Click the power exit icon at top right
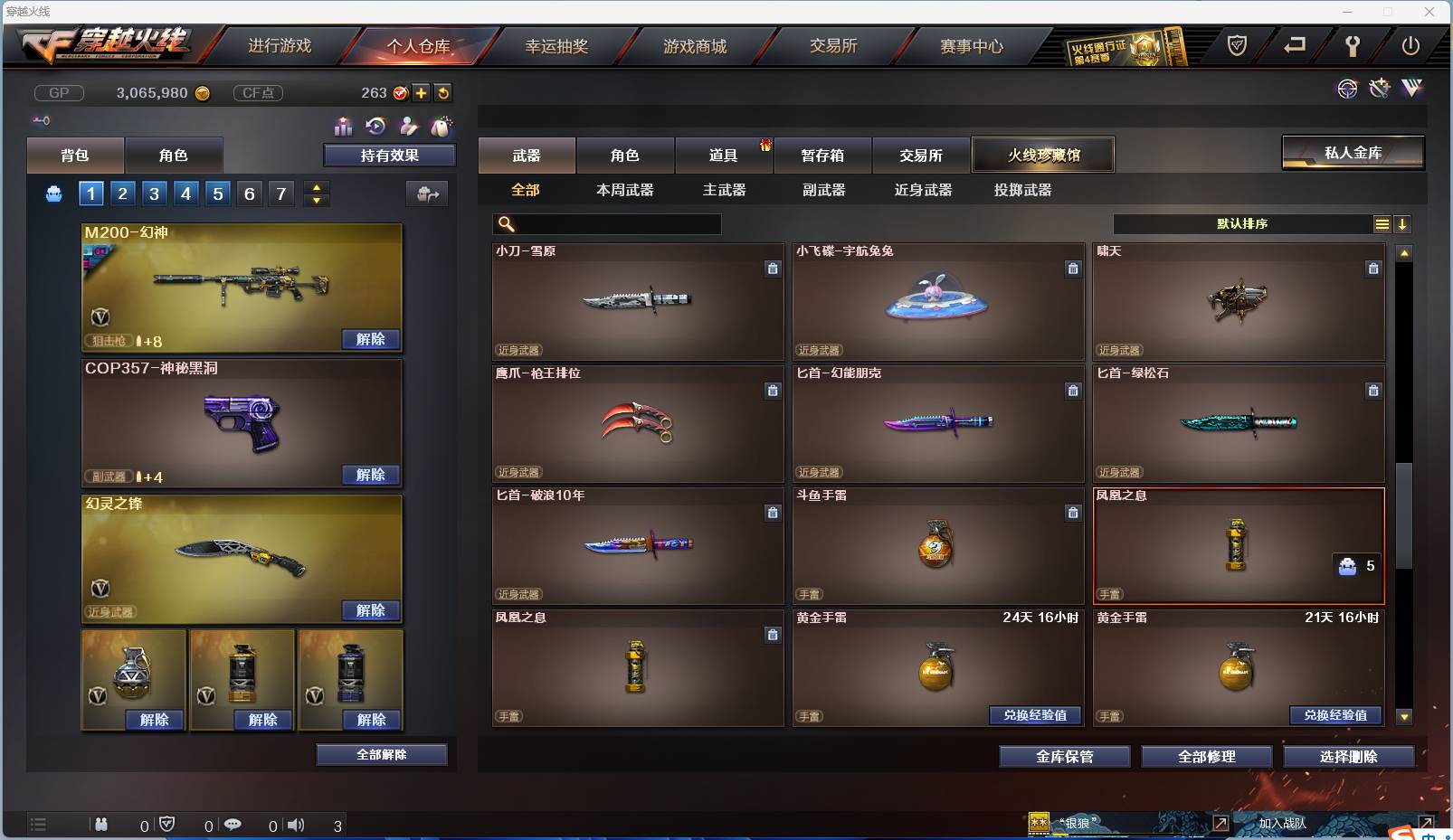The image size is (1453, 840). coord(1410,46)
